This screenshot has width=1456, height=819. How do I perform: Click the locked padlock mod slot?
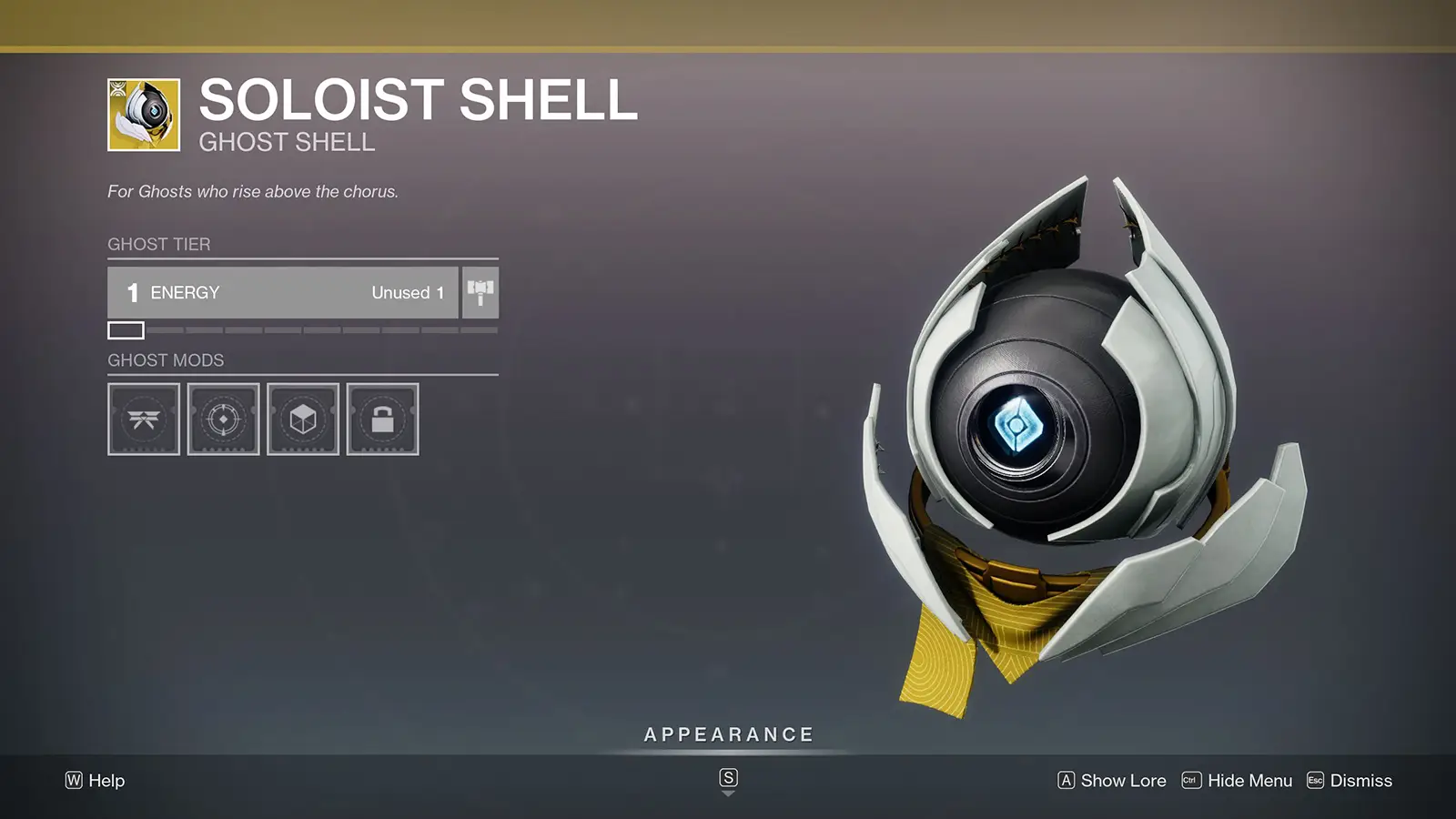tap(383, 419)
